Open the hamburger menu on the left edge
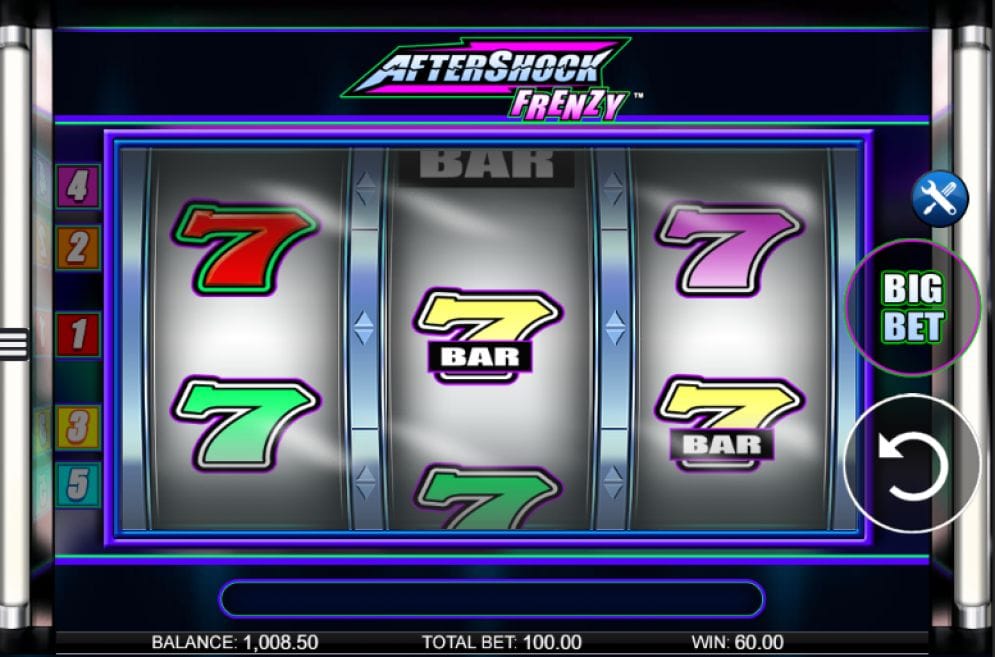Image resolution: width=995 pixels, height=657 pixels. 14,344
